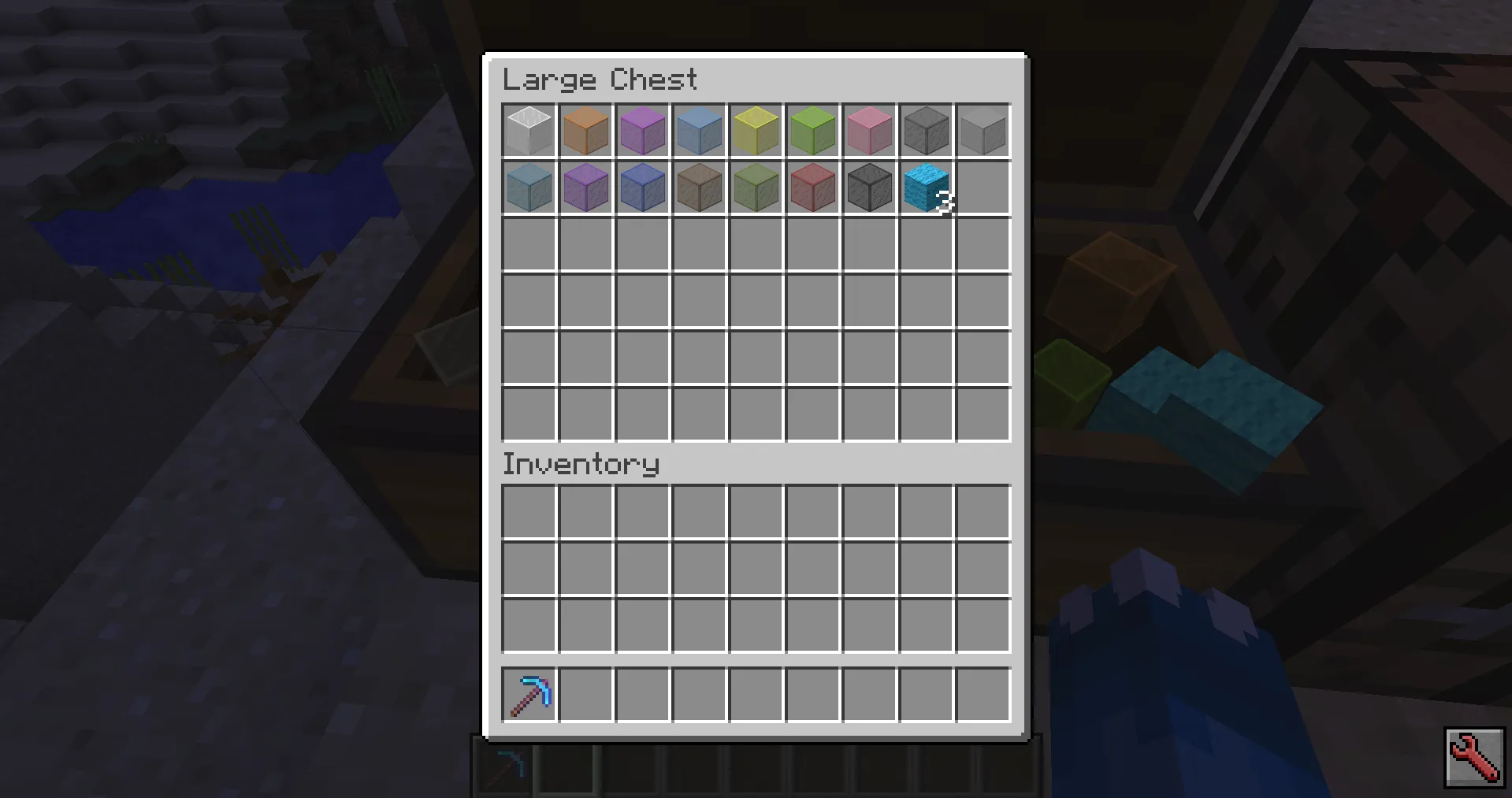
Task: Pick up the magenta wool block
Action: [641, 131]
